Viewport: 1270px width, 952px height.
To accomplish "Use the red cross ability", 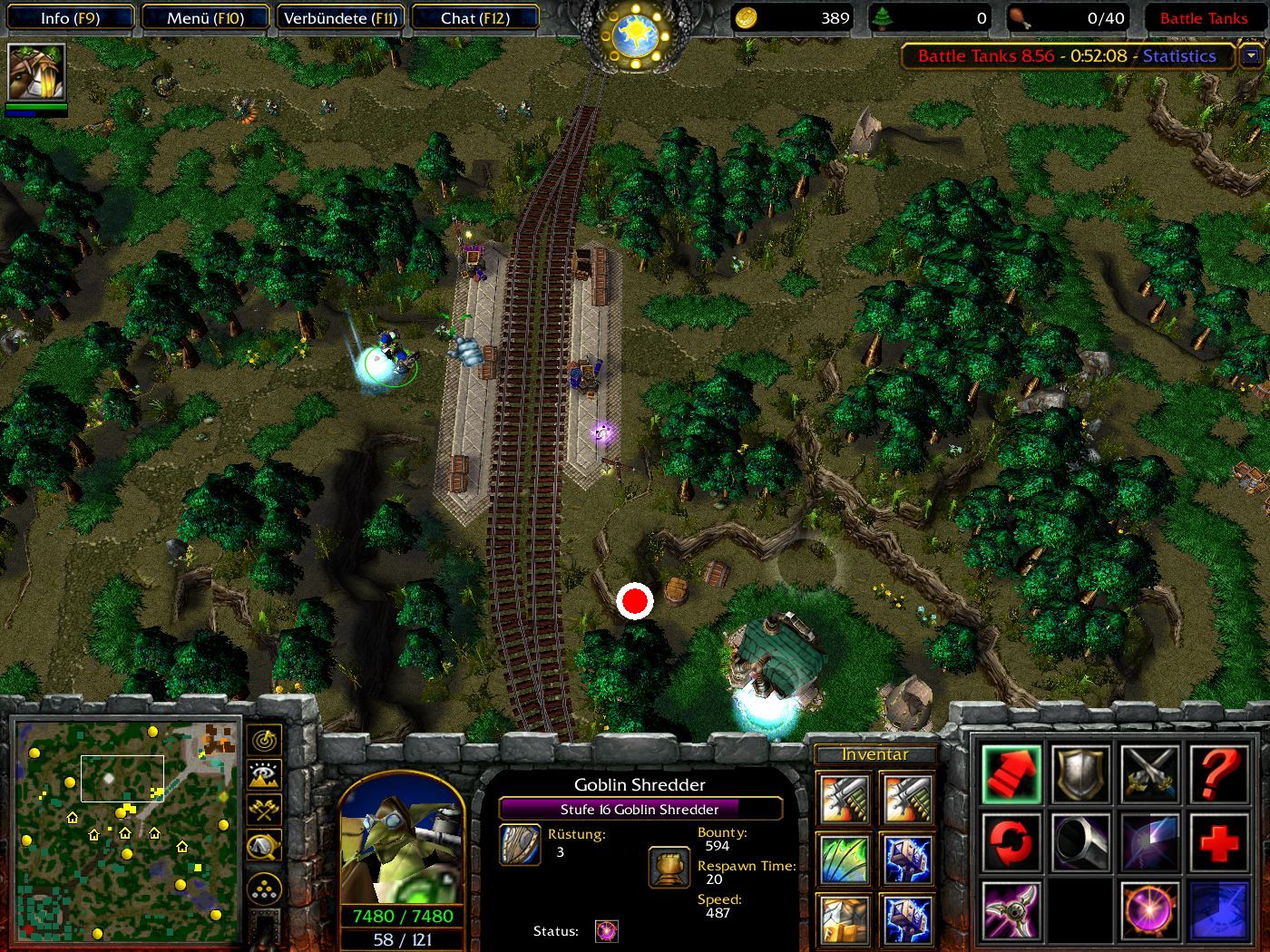I will 1218,842.
